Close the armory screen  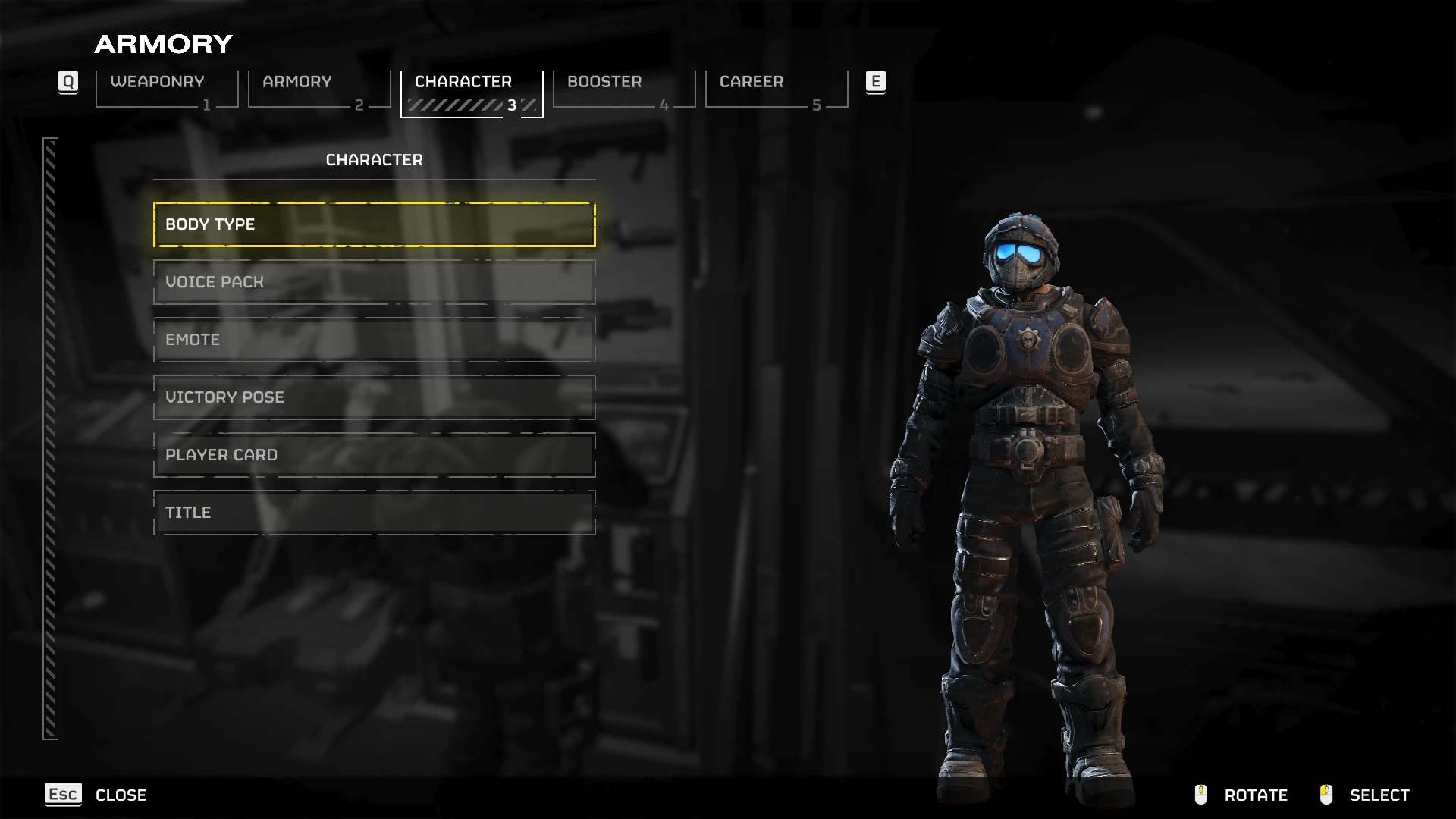pos(96,795)
